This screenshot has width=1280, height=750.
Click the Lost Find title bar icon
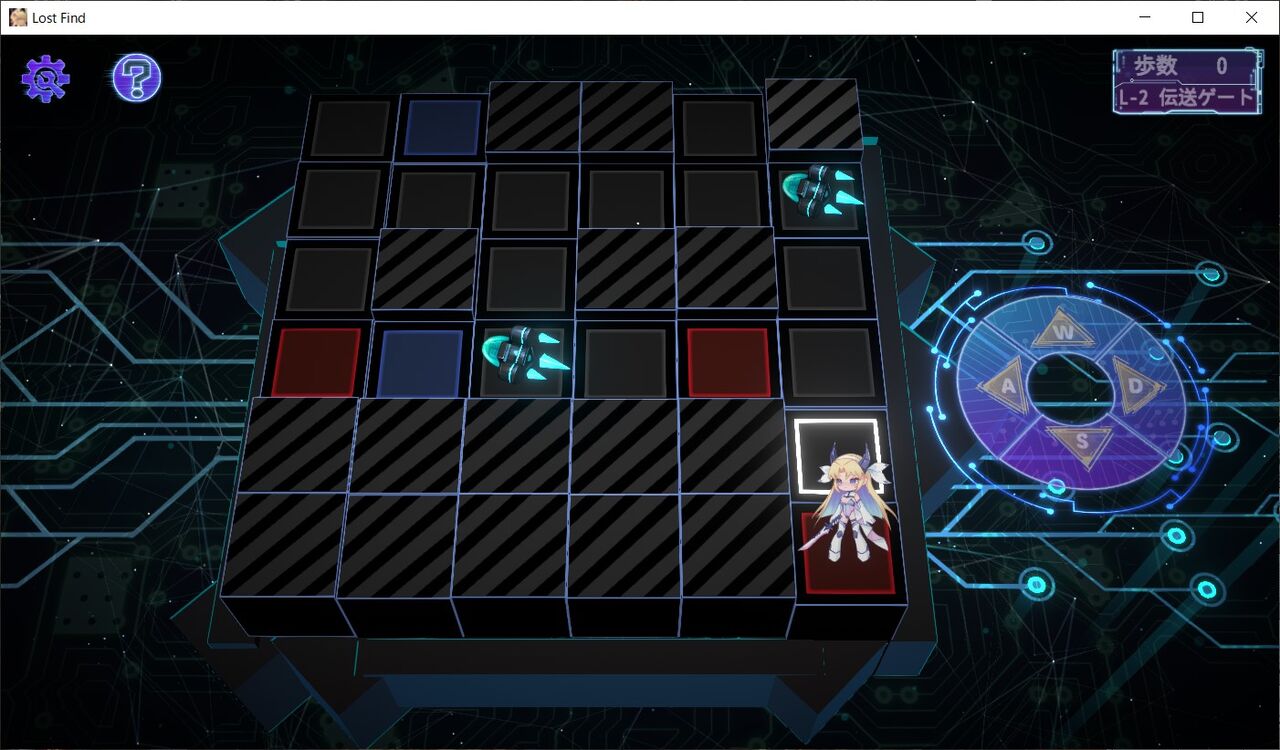tap(17, 17)
